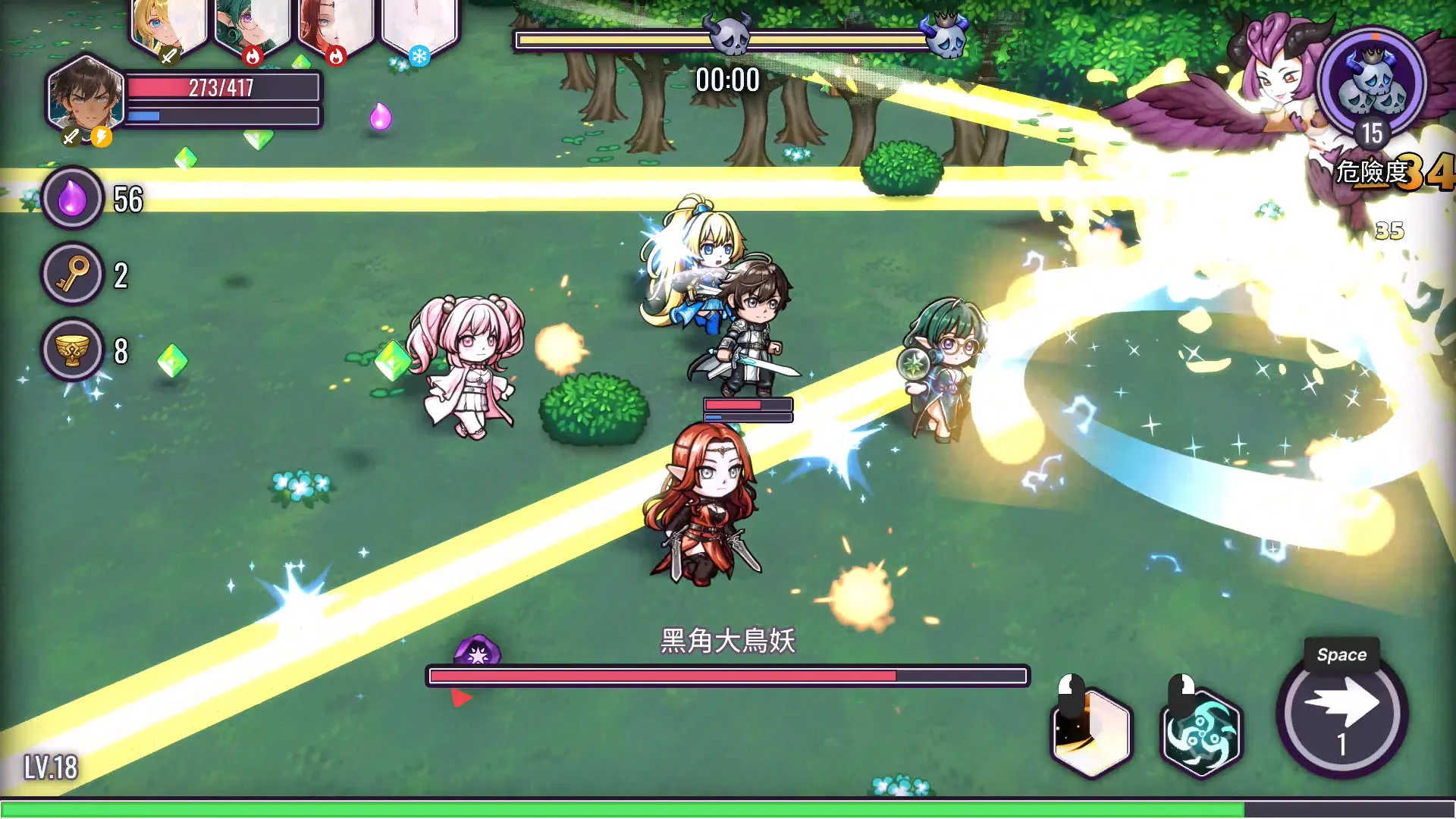The image size is (1456, 819).
Task: Click the golden key counter icon
Action: point(72,275)
